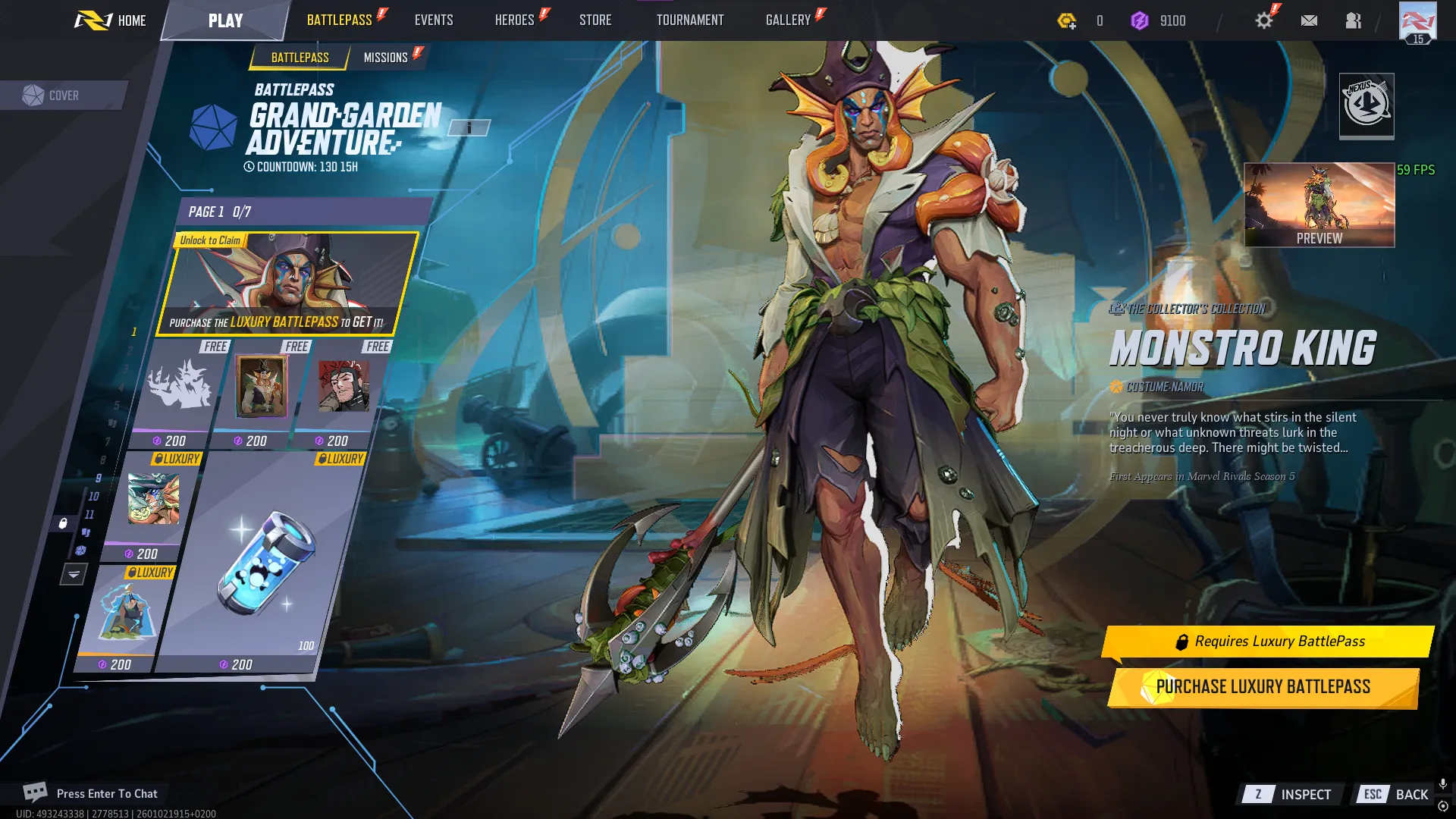Click Purchase Luxury Battlepass
This screenshot has height=819, width=1456.
(x=1263, y=686)
